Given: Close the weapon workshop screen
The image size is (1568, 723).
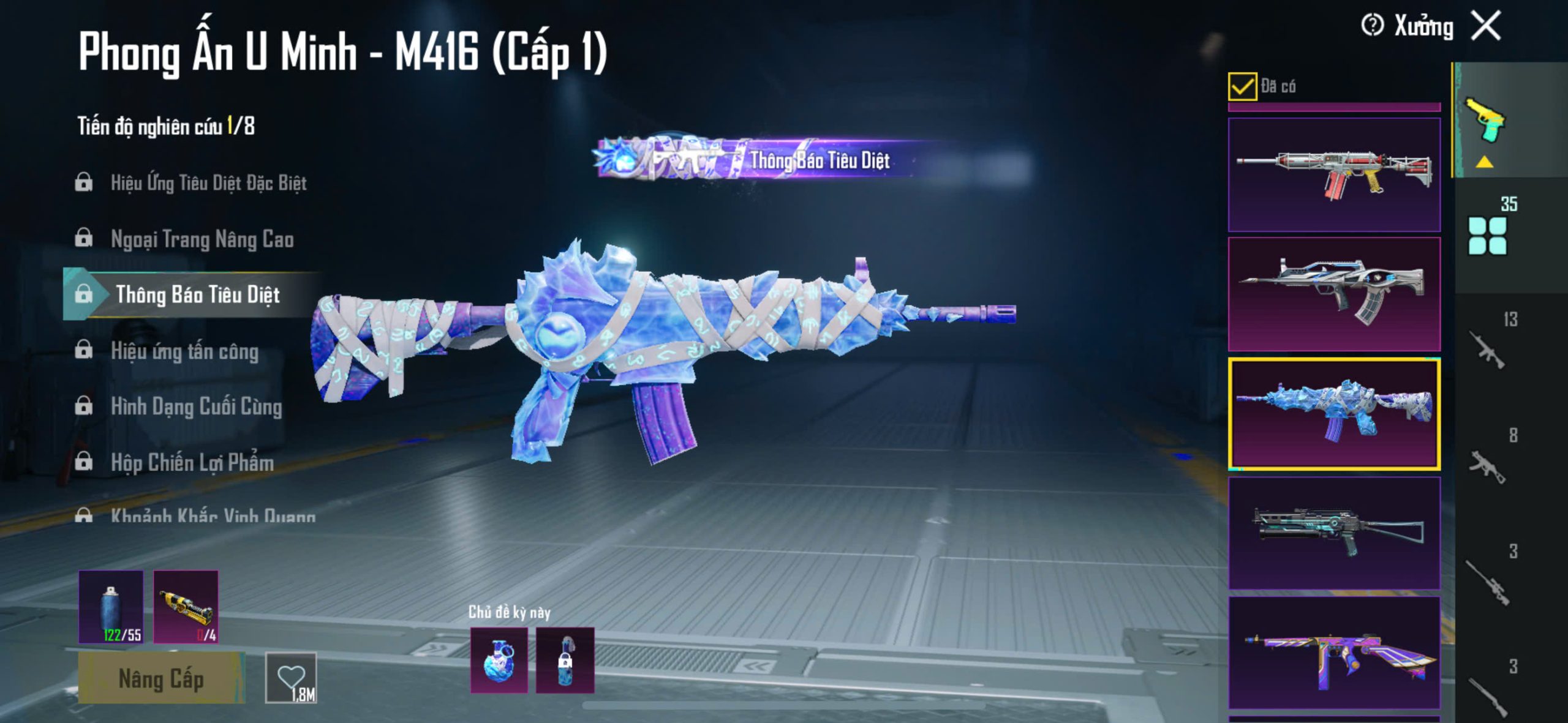Looking at the screenshot, I should [1487, 26].
